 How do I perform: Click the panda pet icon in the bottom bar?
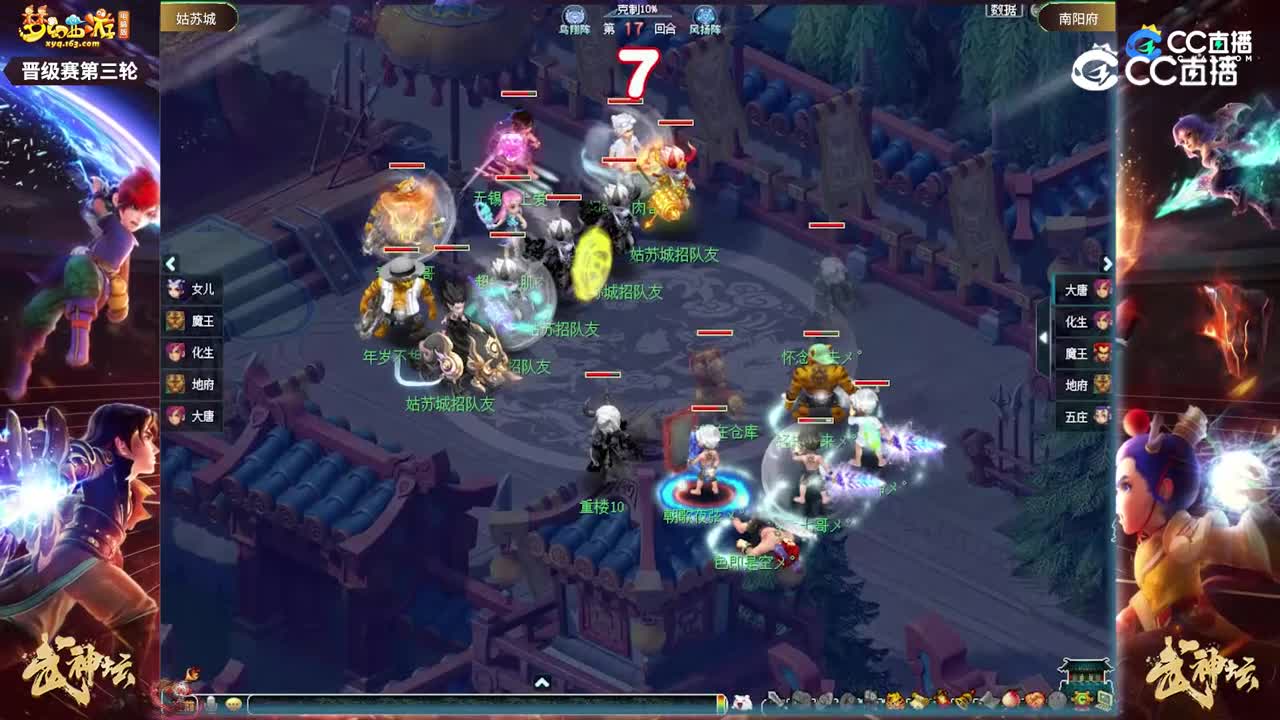(740, 703)
